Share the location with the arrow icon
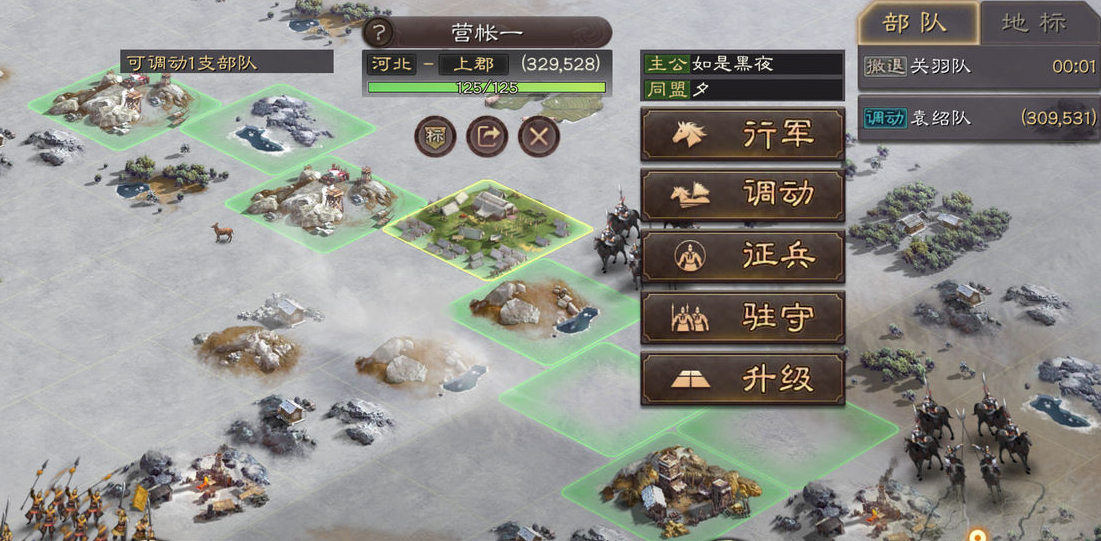The image size is (1101, 541). point(487,136)
